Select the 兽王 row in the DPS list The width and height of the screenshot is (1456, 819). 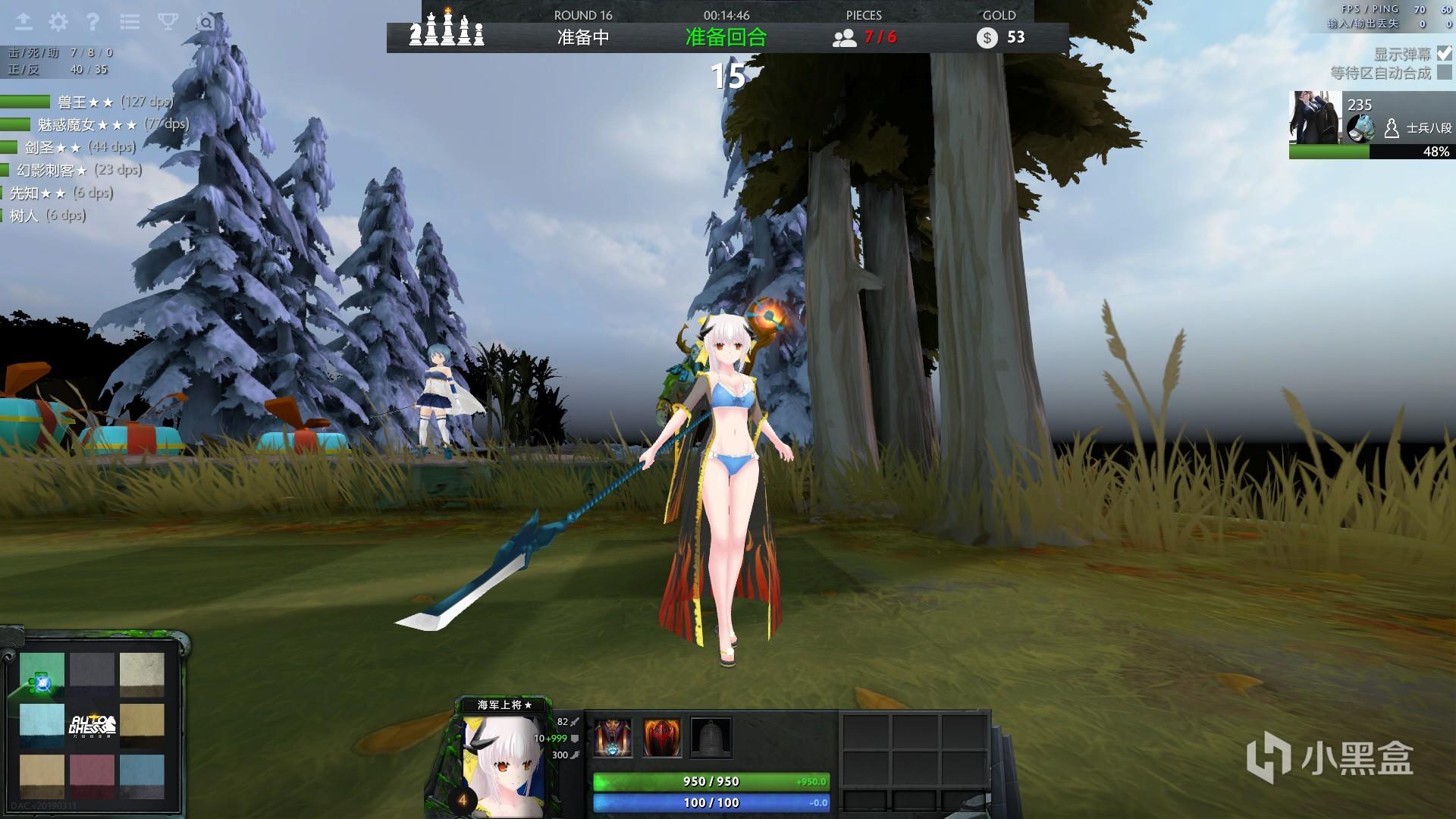[x=87, y=102]
